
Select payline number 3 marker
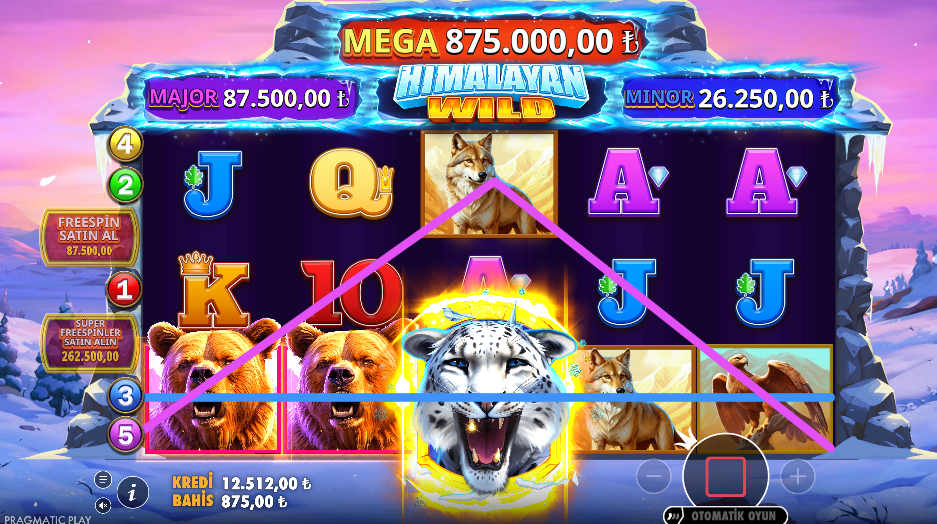[x=125, y=396]
